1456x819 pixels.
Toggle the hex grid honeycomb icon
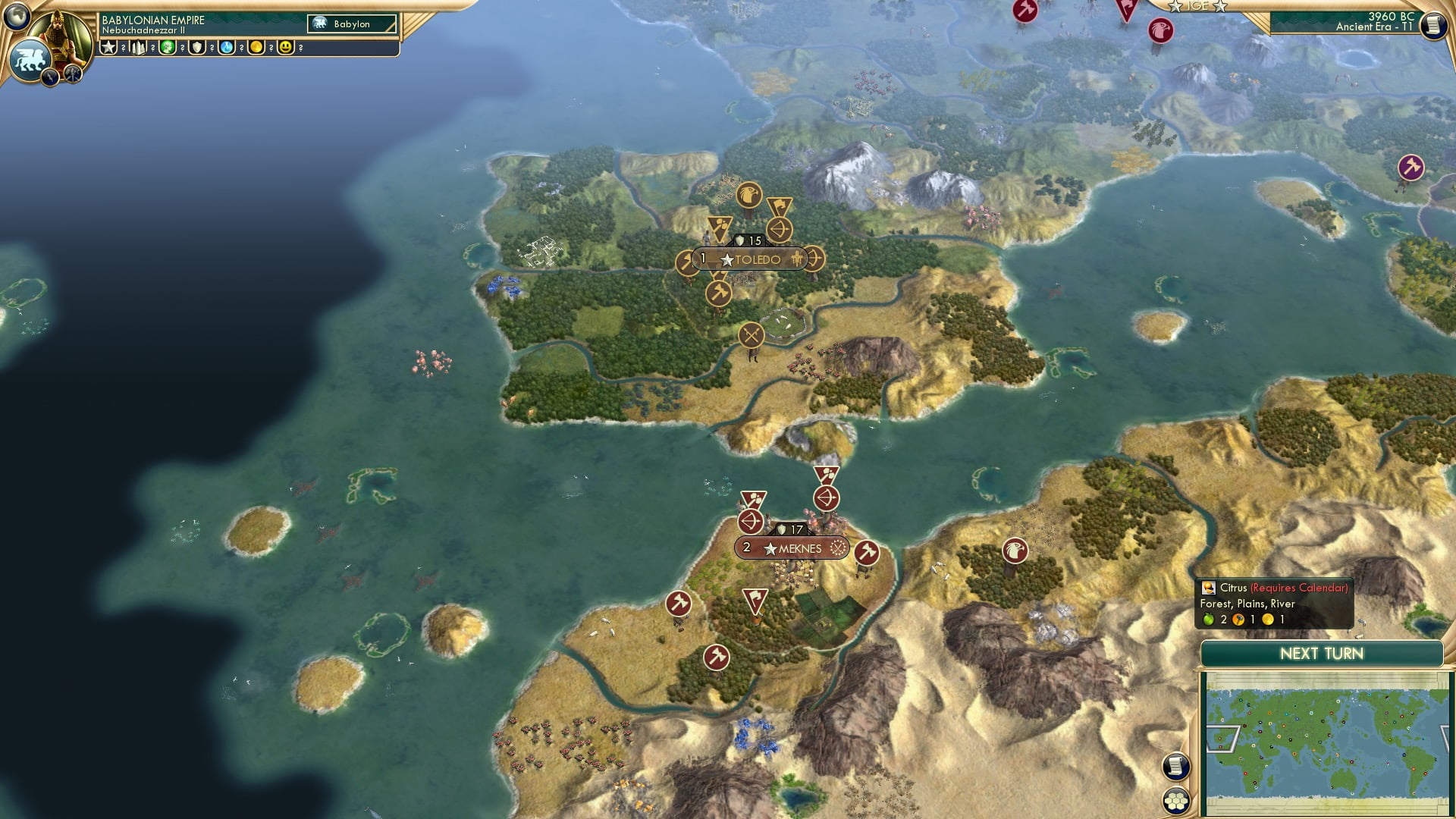pyautogui.click(x=1176, y=802)
